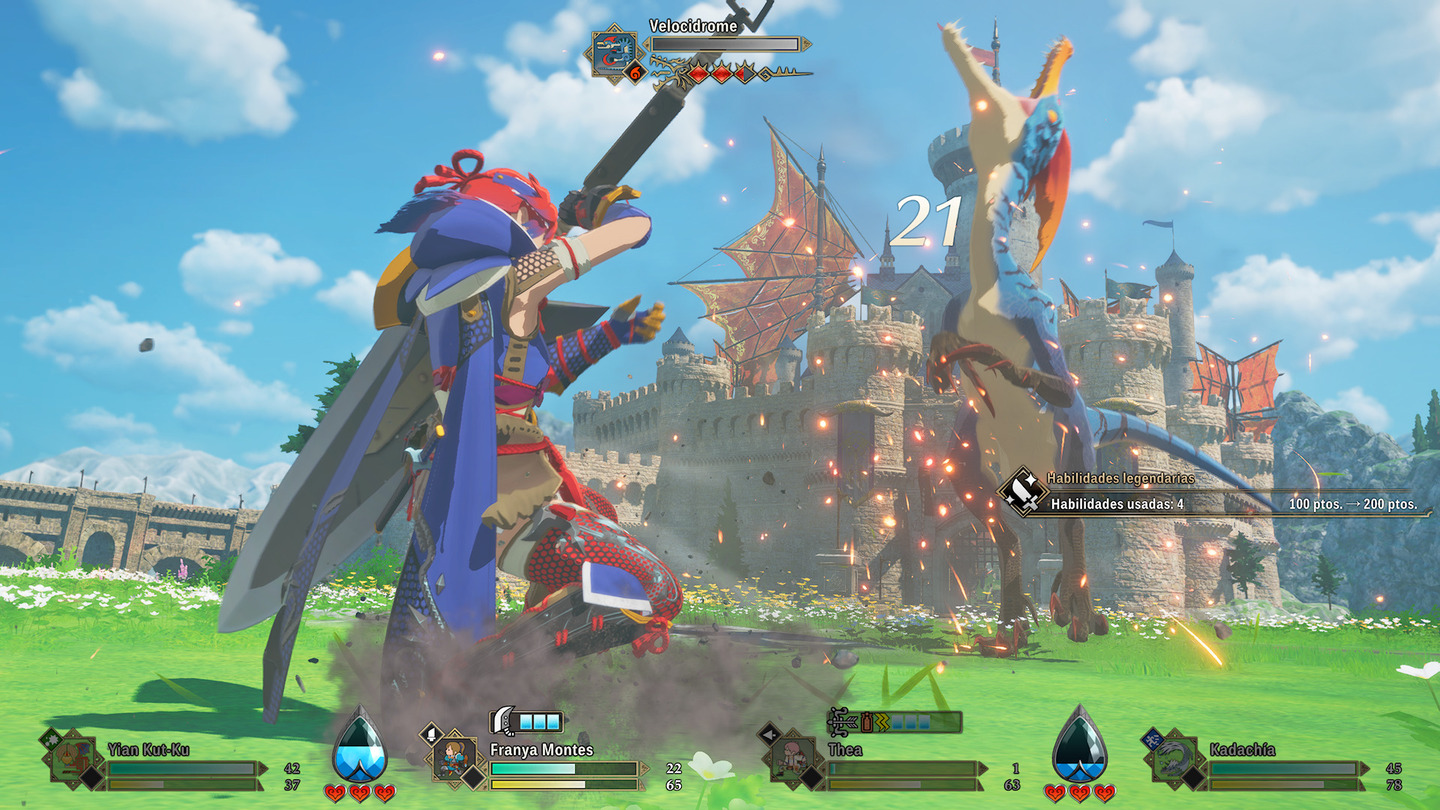The width and height of the screenshot is (1440, 810).
Task: Choose Thea's party portrait
Action: click(x=792, y=759)
